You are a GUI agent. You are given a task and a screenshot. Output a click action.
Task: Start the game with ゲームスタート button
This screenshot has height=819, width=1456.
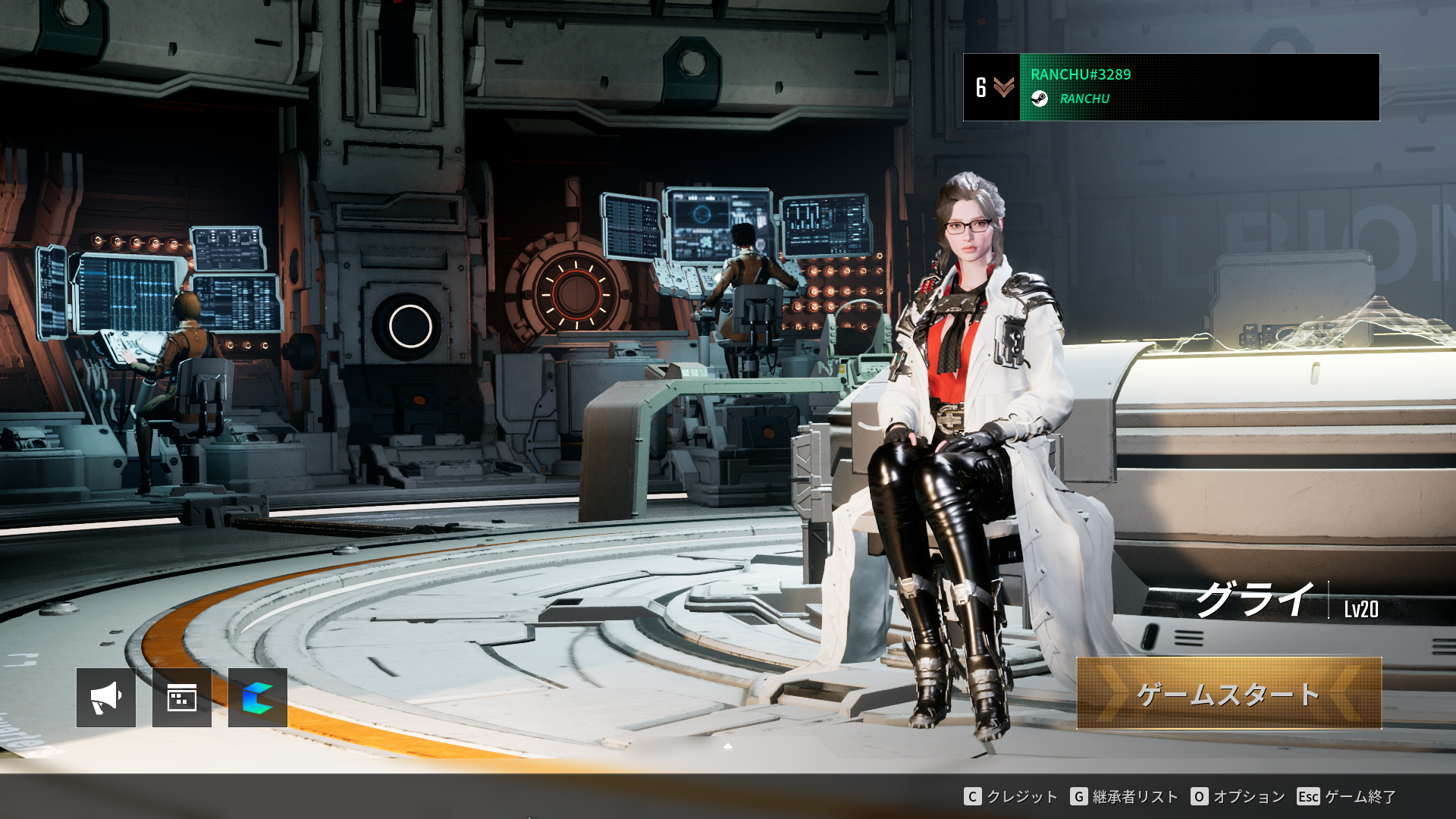pos(1228,694)
